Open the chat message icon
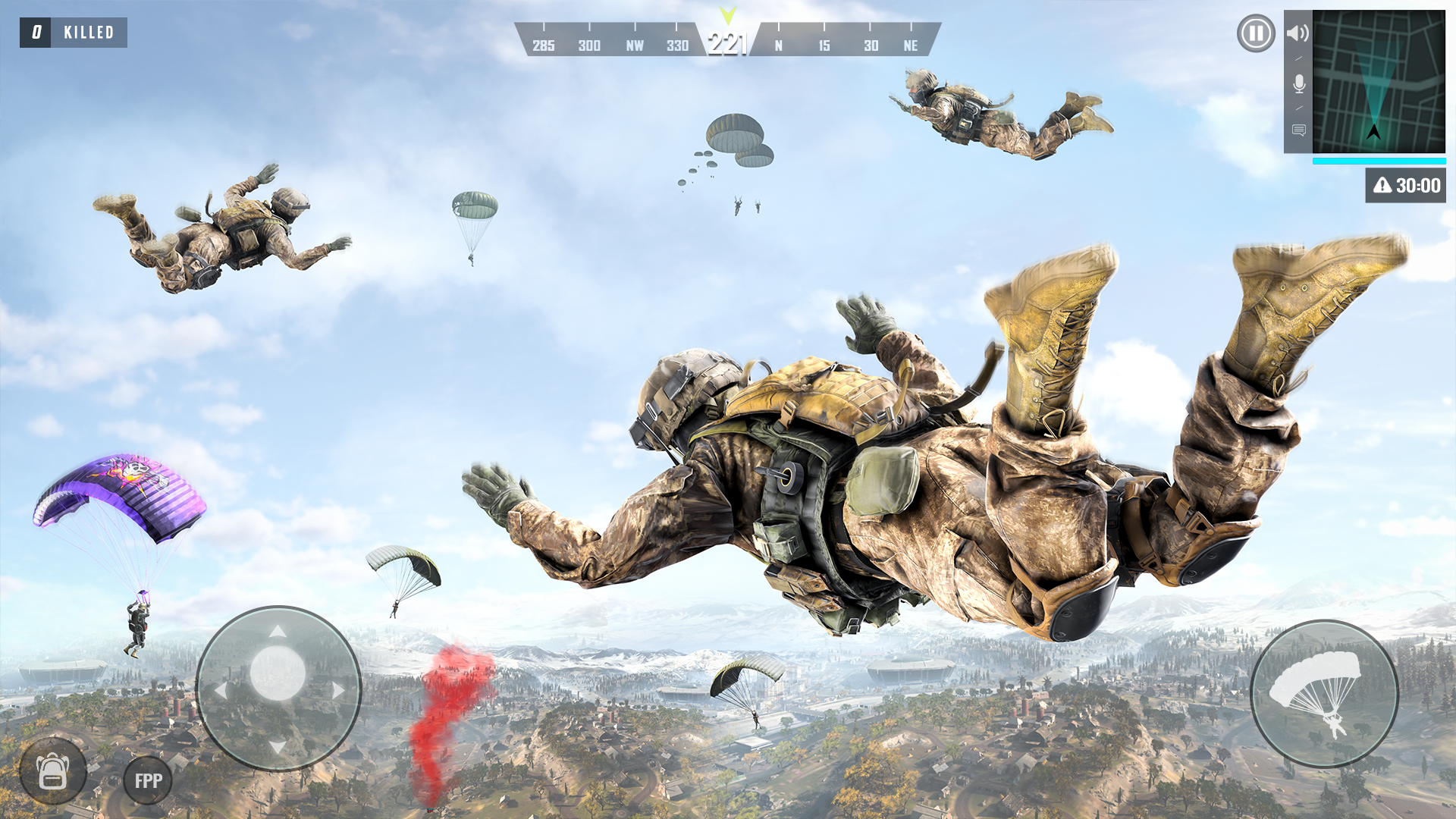 (1298, 130)
